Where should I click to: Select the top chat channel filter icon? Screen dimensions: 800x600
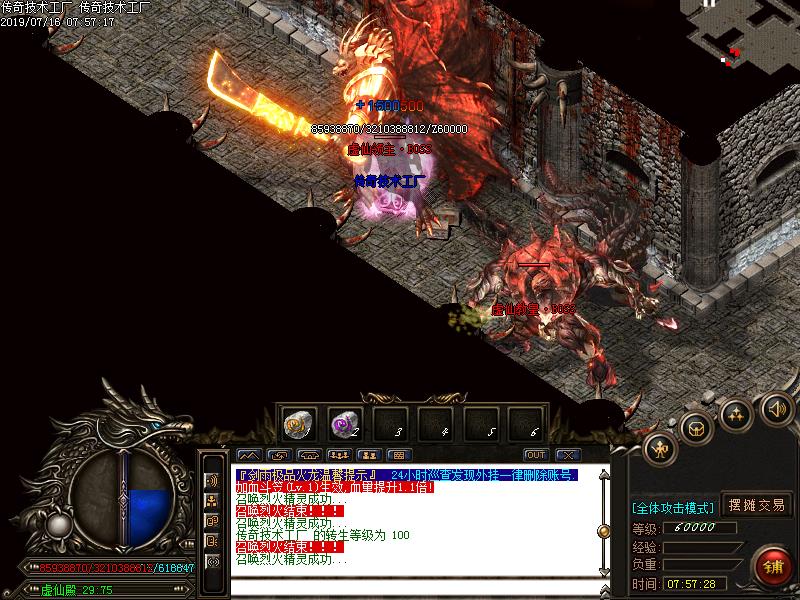pos(212,480)
